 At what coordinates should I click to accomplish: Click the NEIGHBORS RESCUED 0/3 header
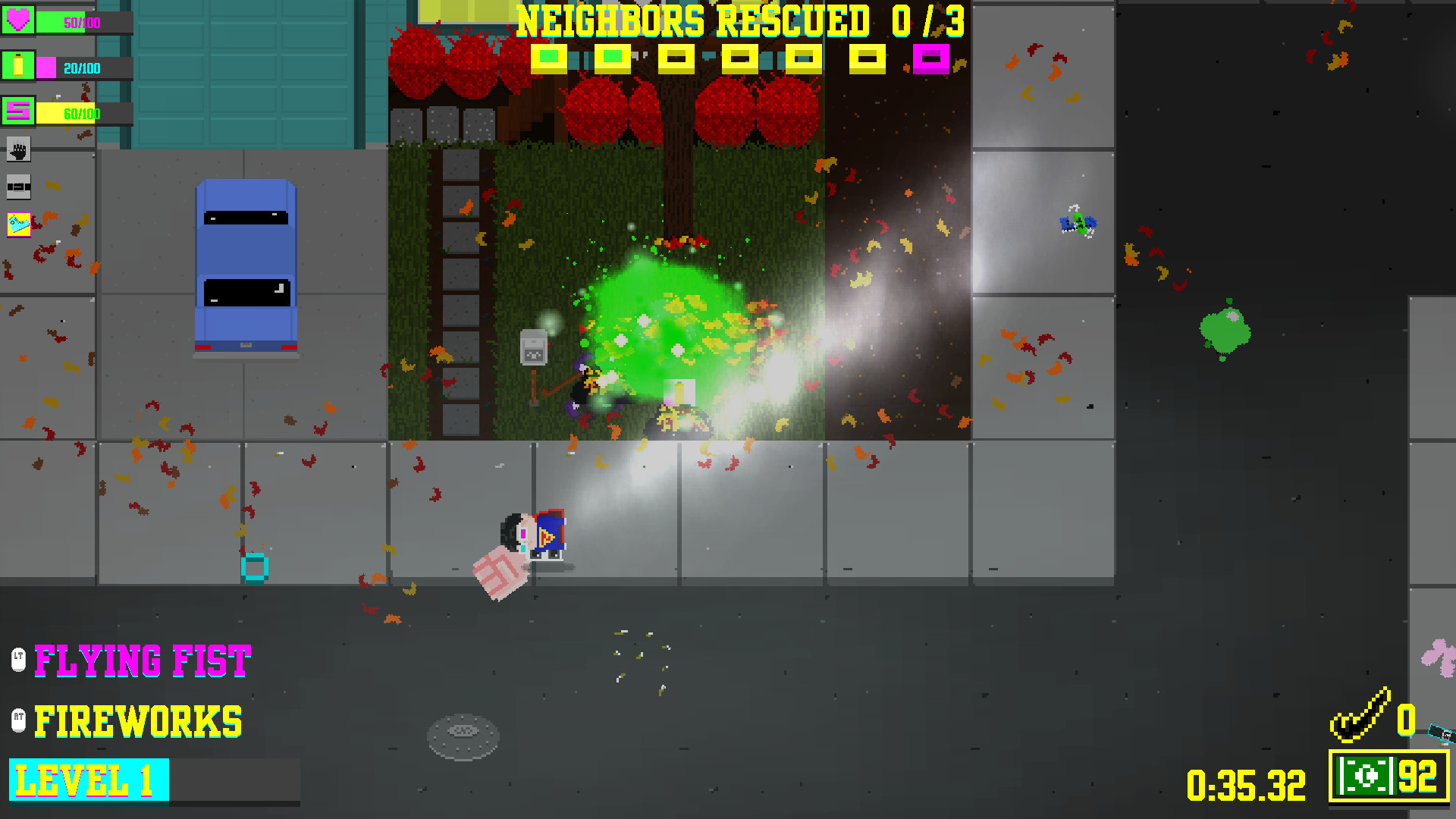[x=738, y=20]
